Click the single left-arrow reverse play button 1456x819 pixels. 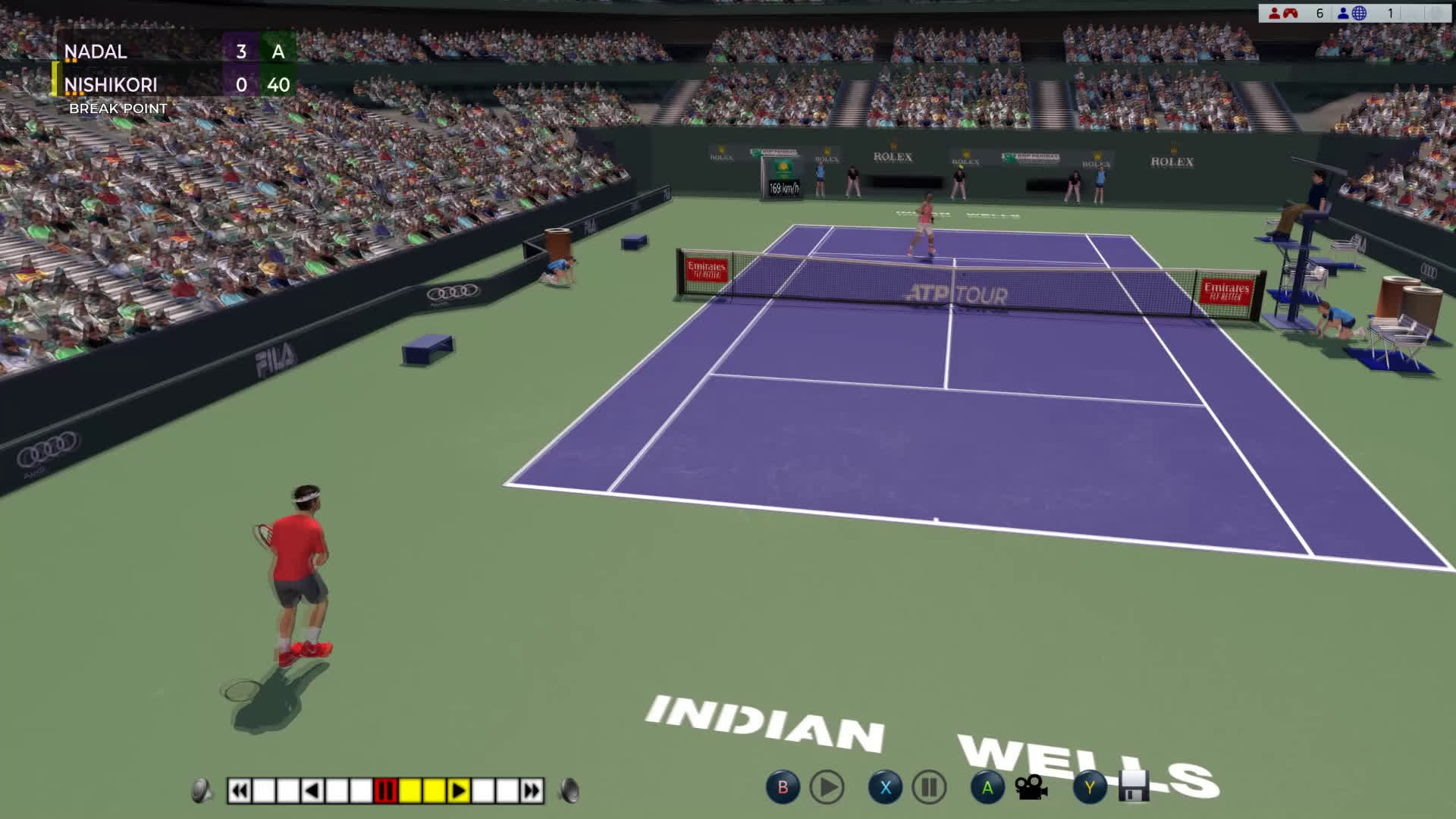tap(312, 791)
